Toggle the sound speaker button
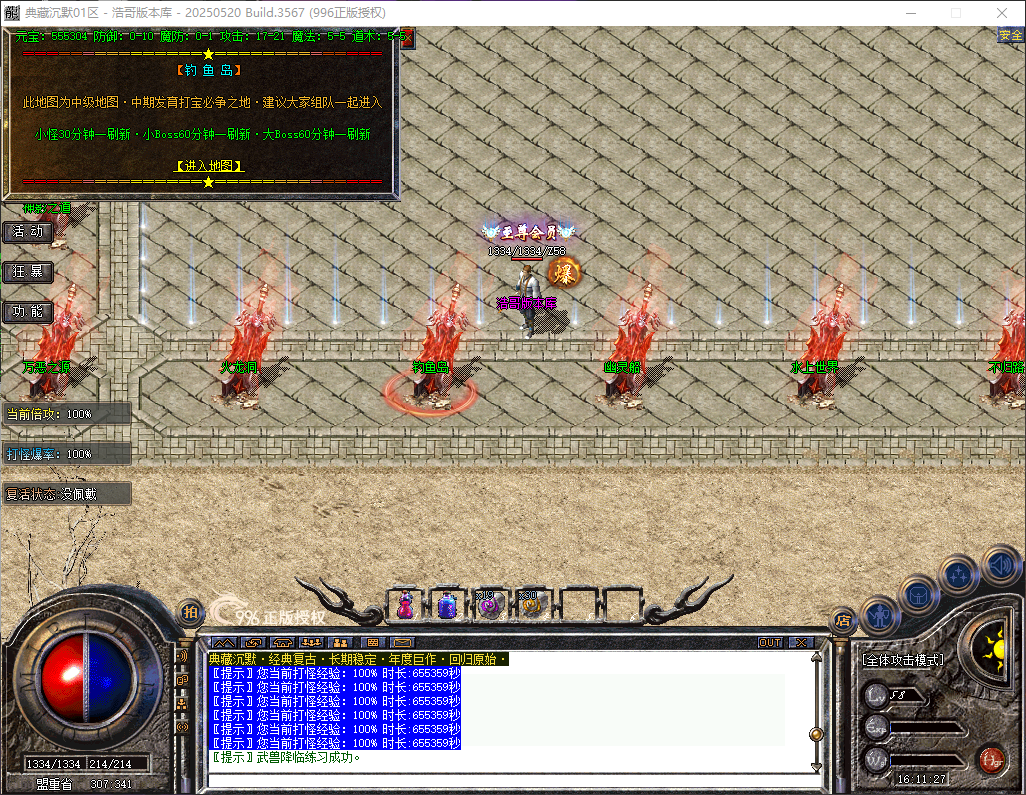Viewport: 1026px width, 795px height. (999, 564)
